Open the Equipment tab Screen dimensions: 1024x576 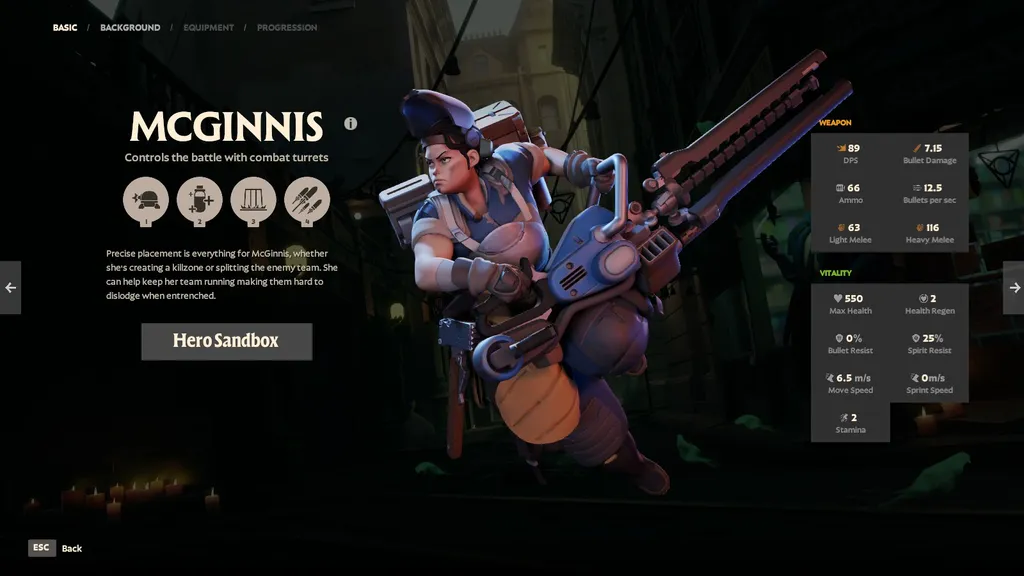[x=208, y=28]
